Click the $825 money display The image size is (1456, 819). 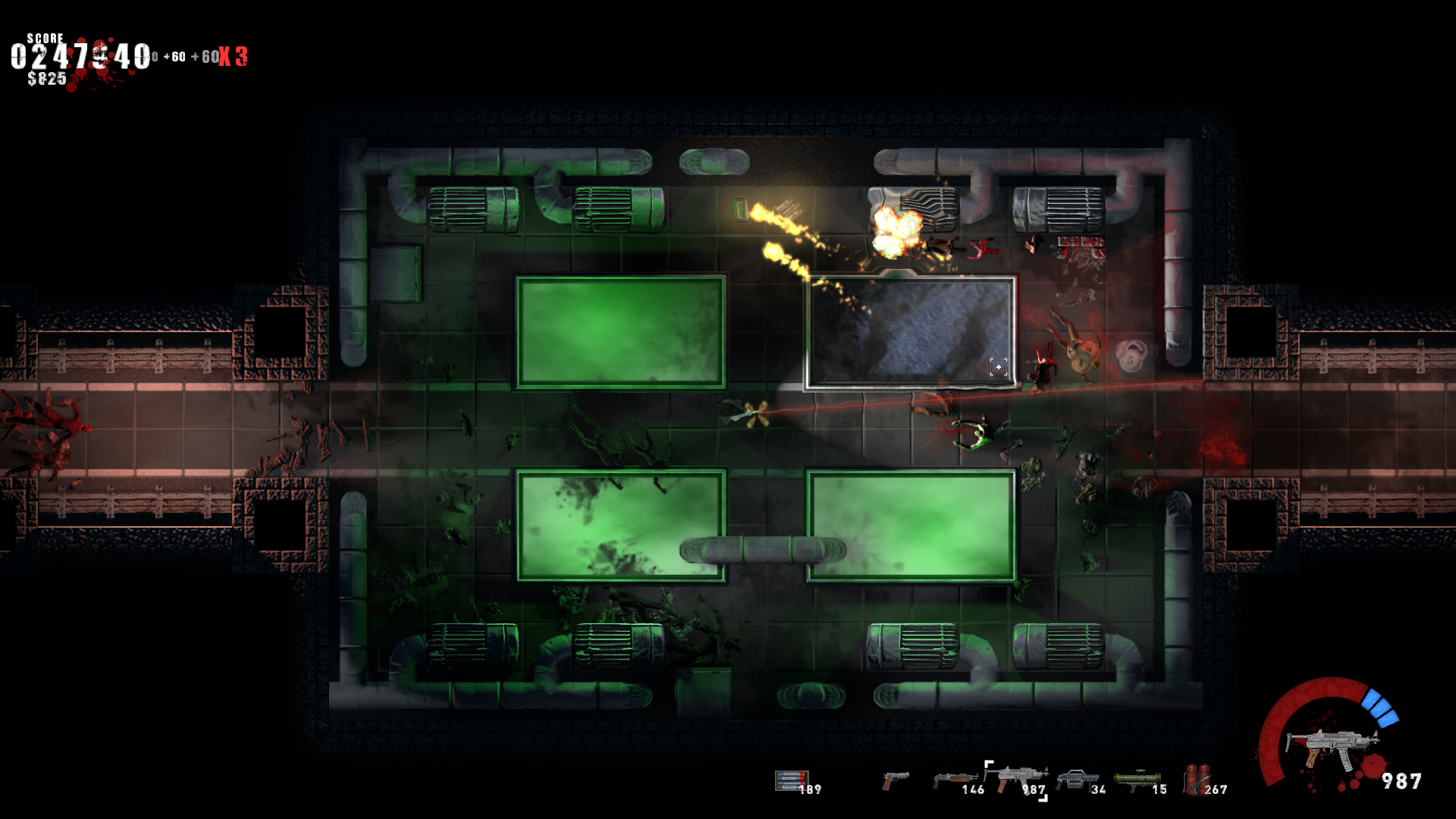click(45, 76)
